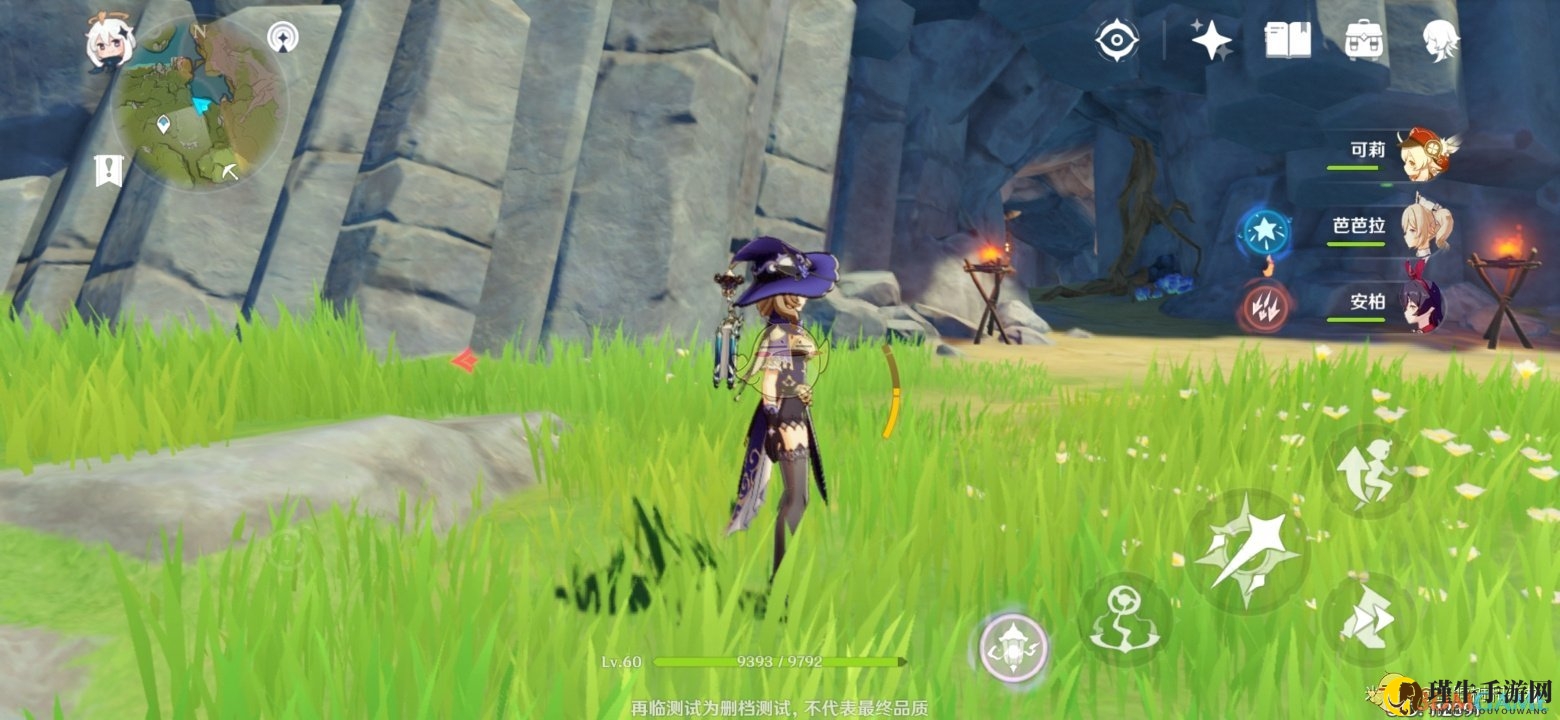Open the backpack inventory
This screenshot has height=720, width=1560.
(1364, 40)
